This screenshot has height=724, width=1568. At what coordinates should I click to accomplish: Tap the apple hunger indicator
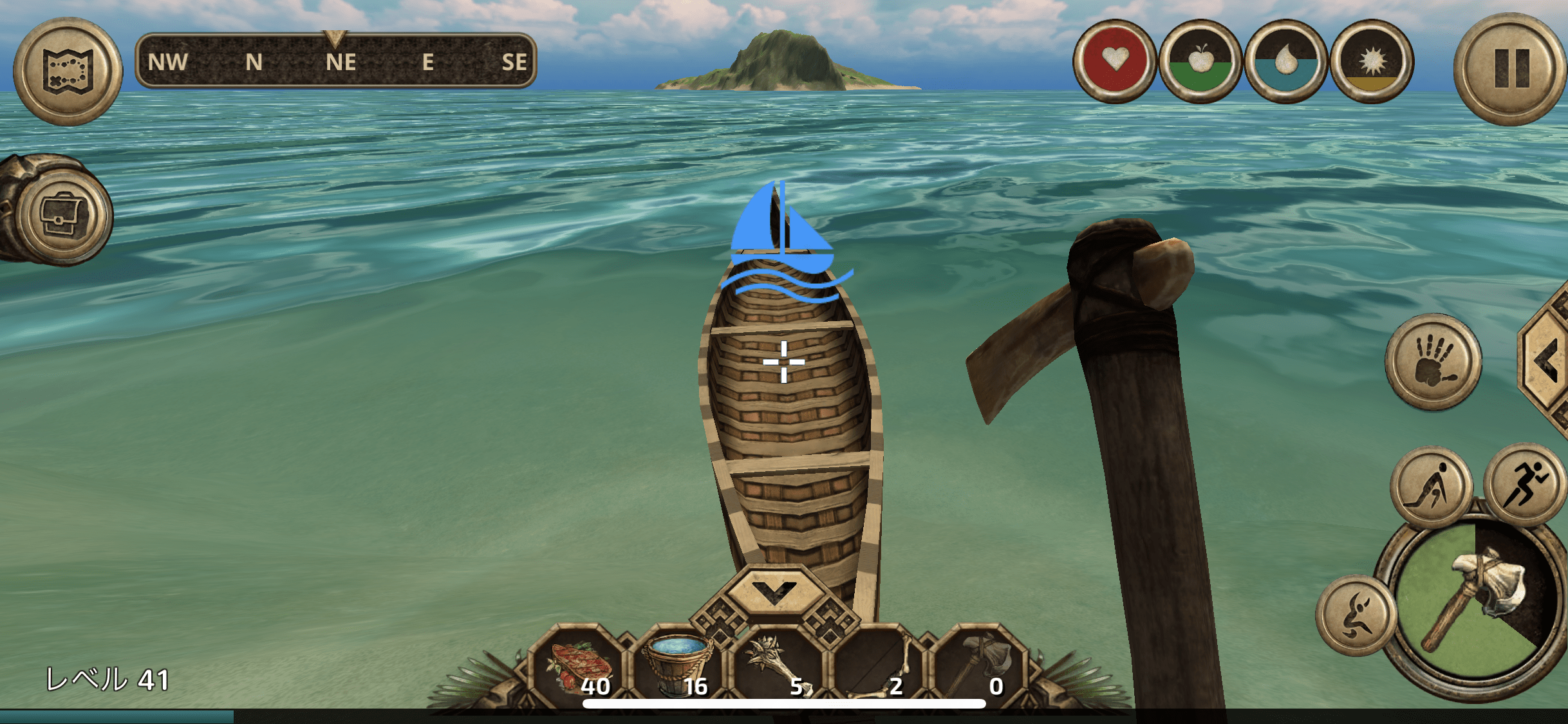[x=1200, y=61]
